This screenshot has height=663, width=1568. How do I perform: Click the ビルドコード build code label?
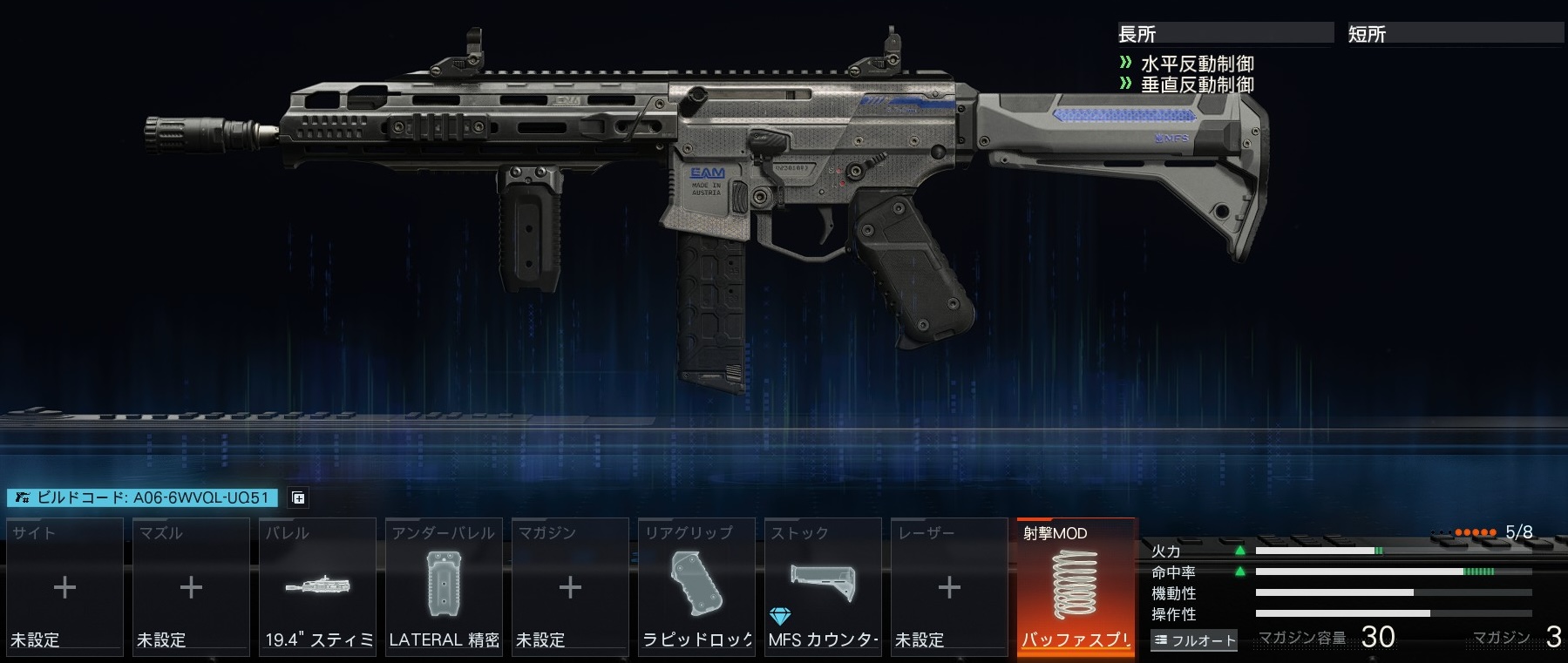[x=142, y=497]
